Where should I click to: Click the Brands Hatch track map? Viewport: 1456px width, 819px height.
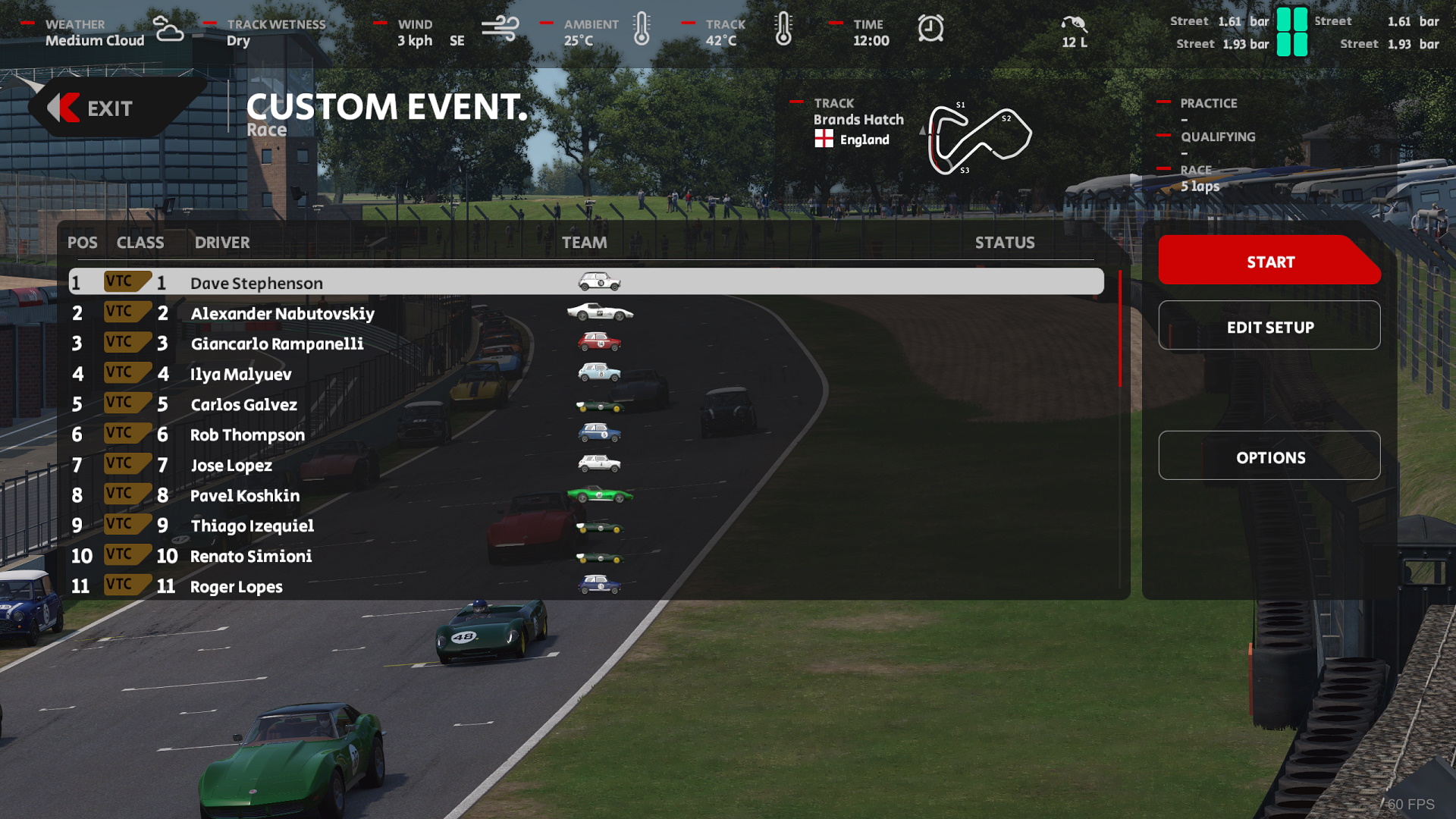click(978, 138)
